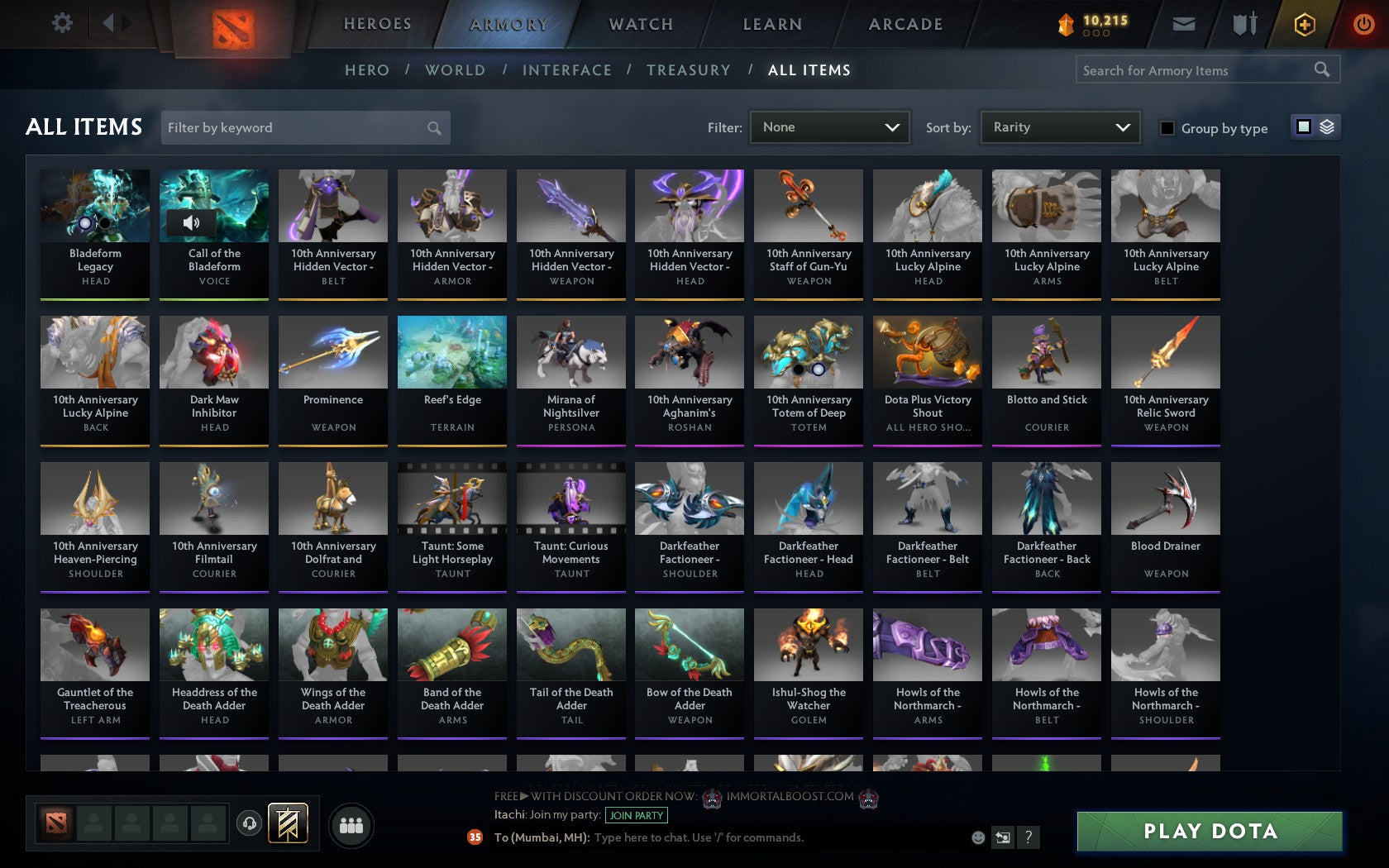
Task: Open the Sort by Rarity dropdown
Action: (x=1059, y=127)
